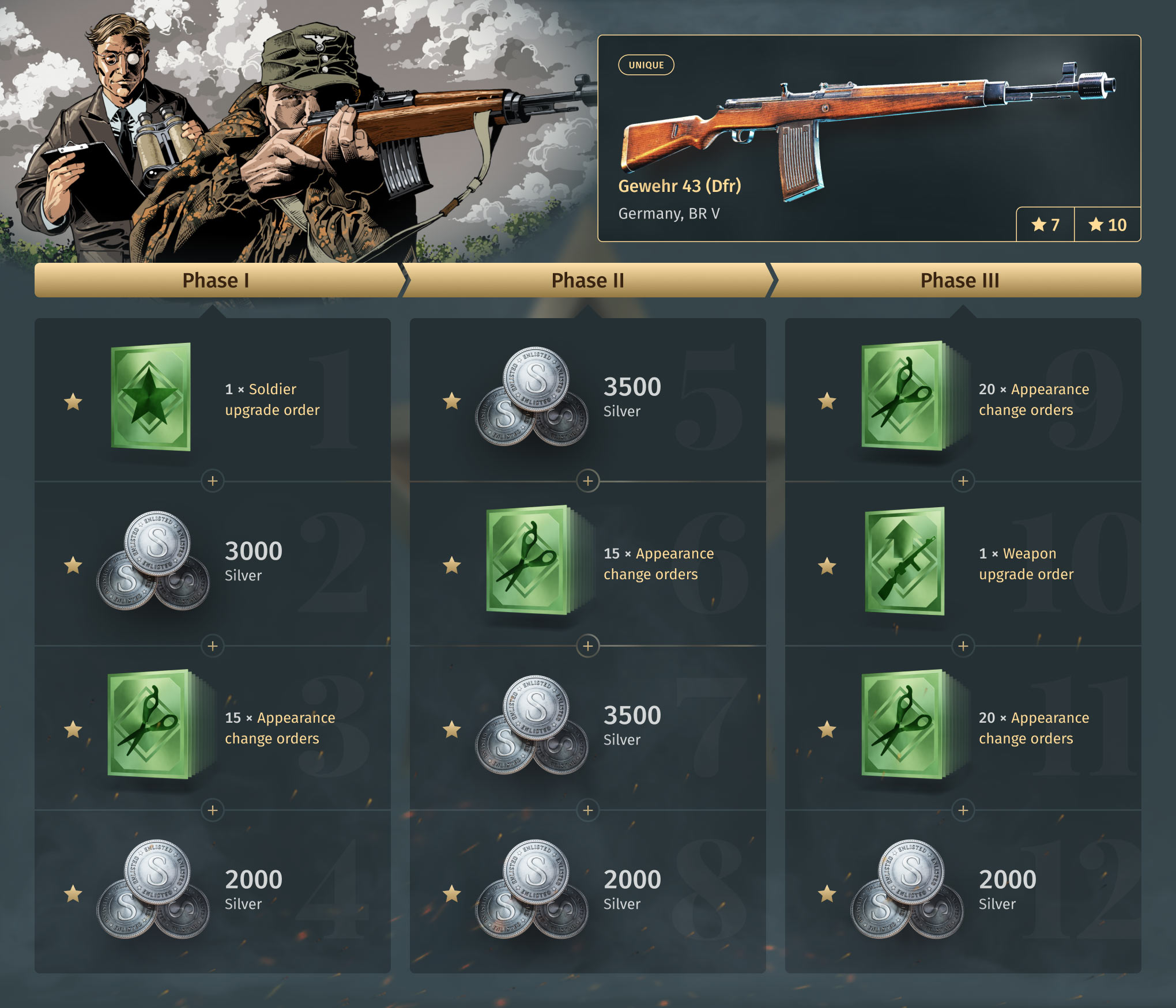Claim the 3000 Silver reward
1176x1008 pixels.
[x=212, y=563]
